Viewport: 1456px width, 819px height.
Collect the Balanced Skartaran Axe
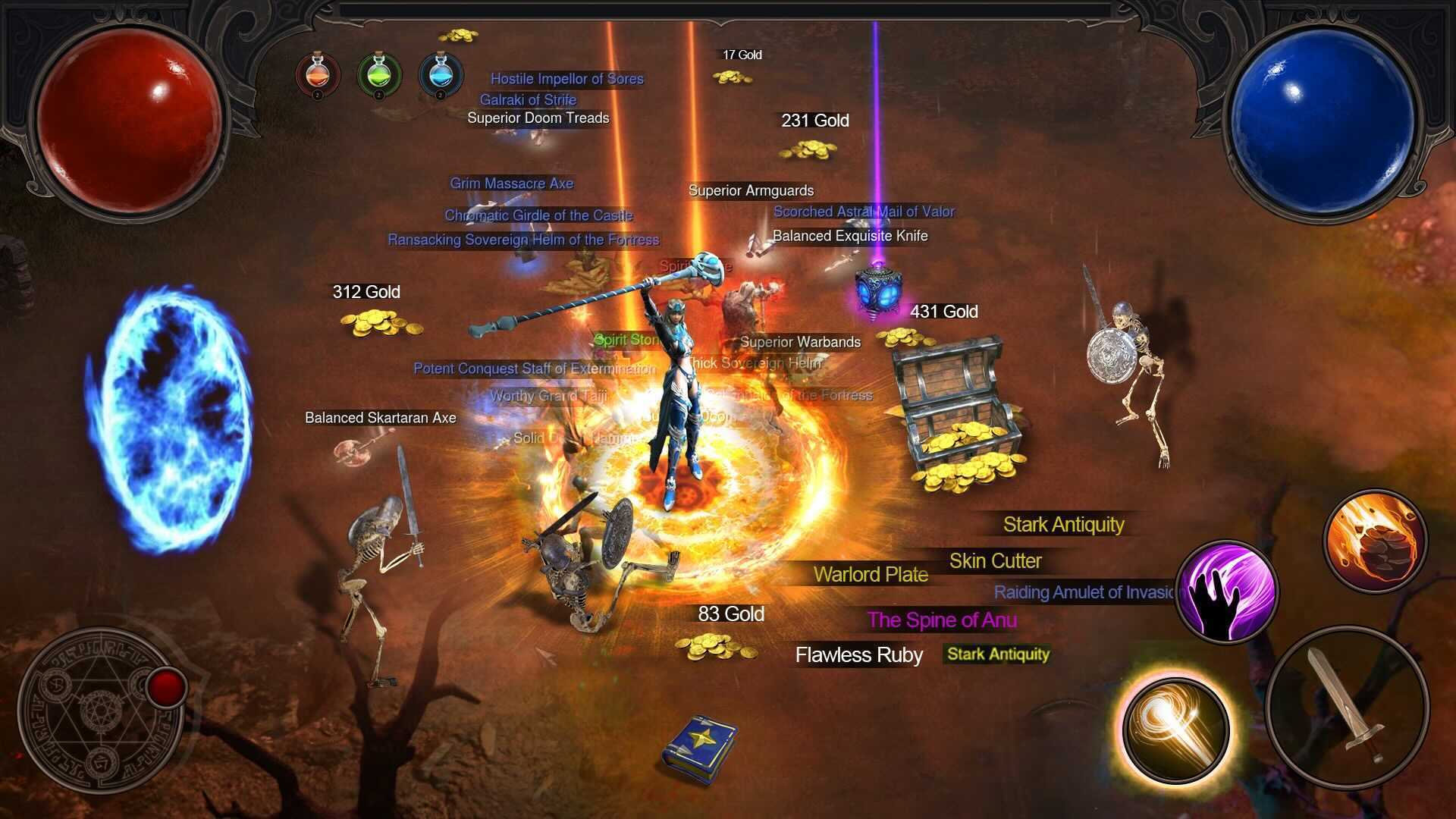[x=380, y=418]
